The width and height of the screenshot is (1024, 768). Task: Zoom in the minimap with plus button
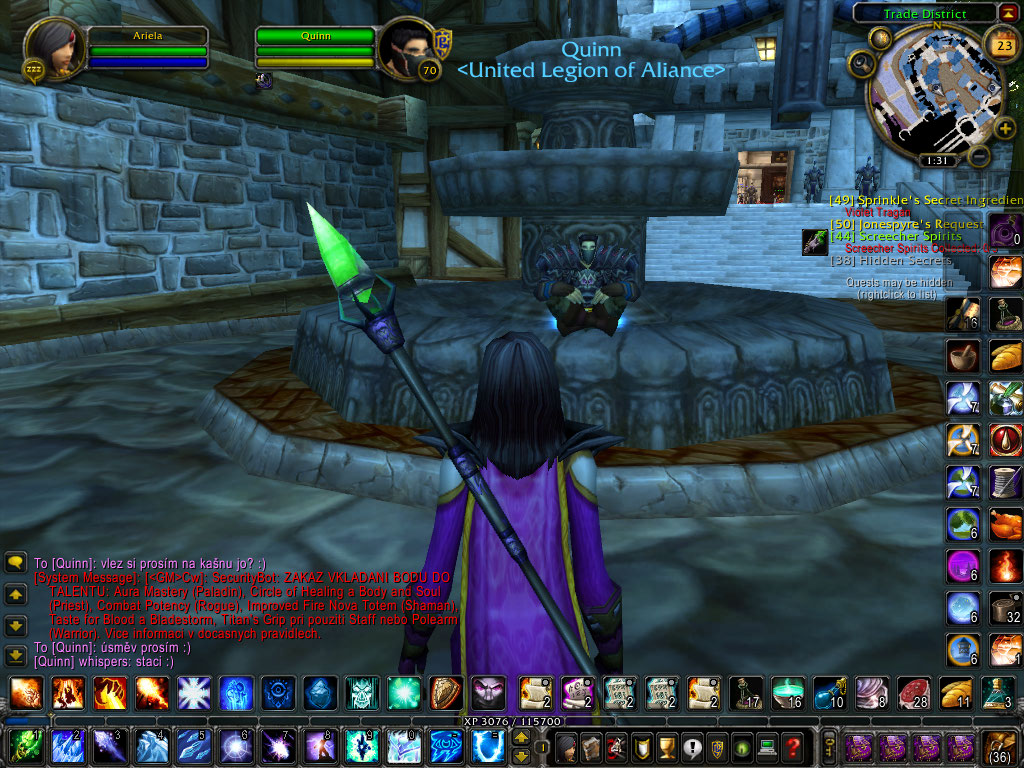pos(1005,127)
